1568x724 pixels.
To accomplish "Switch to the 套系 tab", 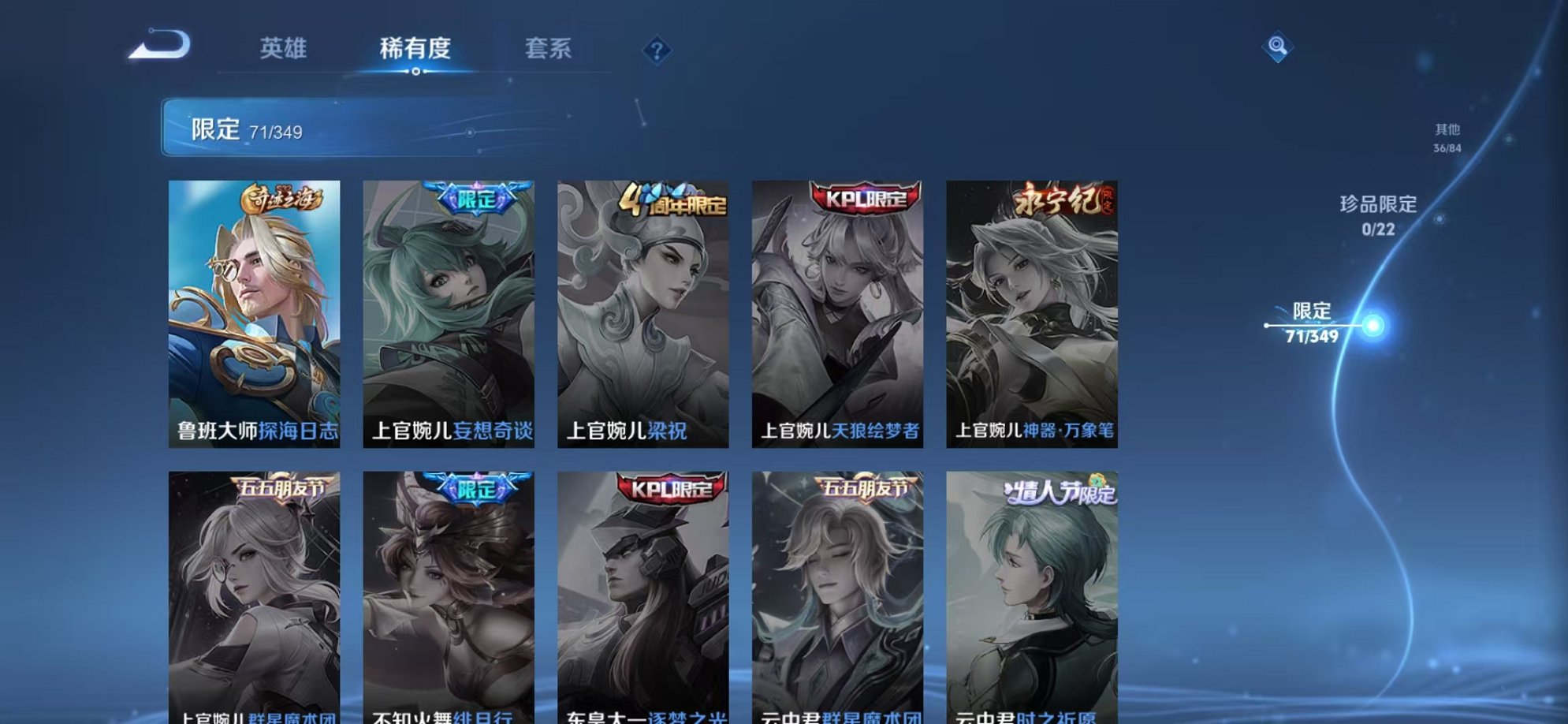I will tap(549, 49).
